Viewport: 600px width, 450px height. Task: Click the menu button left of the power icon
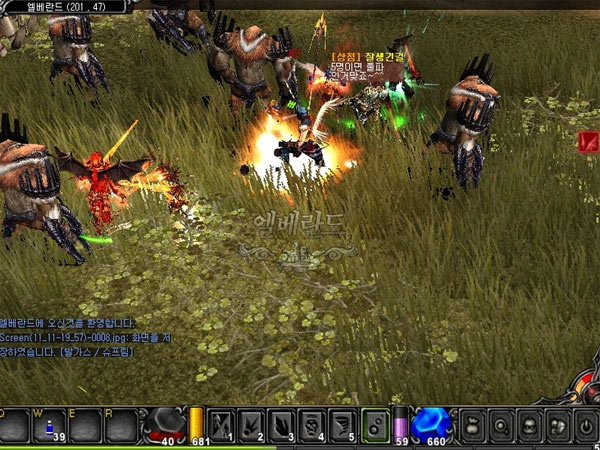click(558, 424)
